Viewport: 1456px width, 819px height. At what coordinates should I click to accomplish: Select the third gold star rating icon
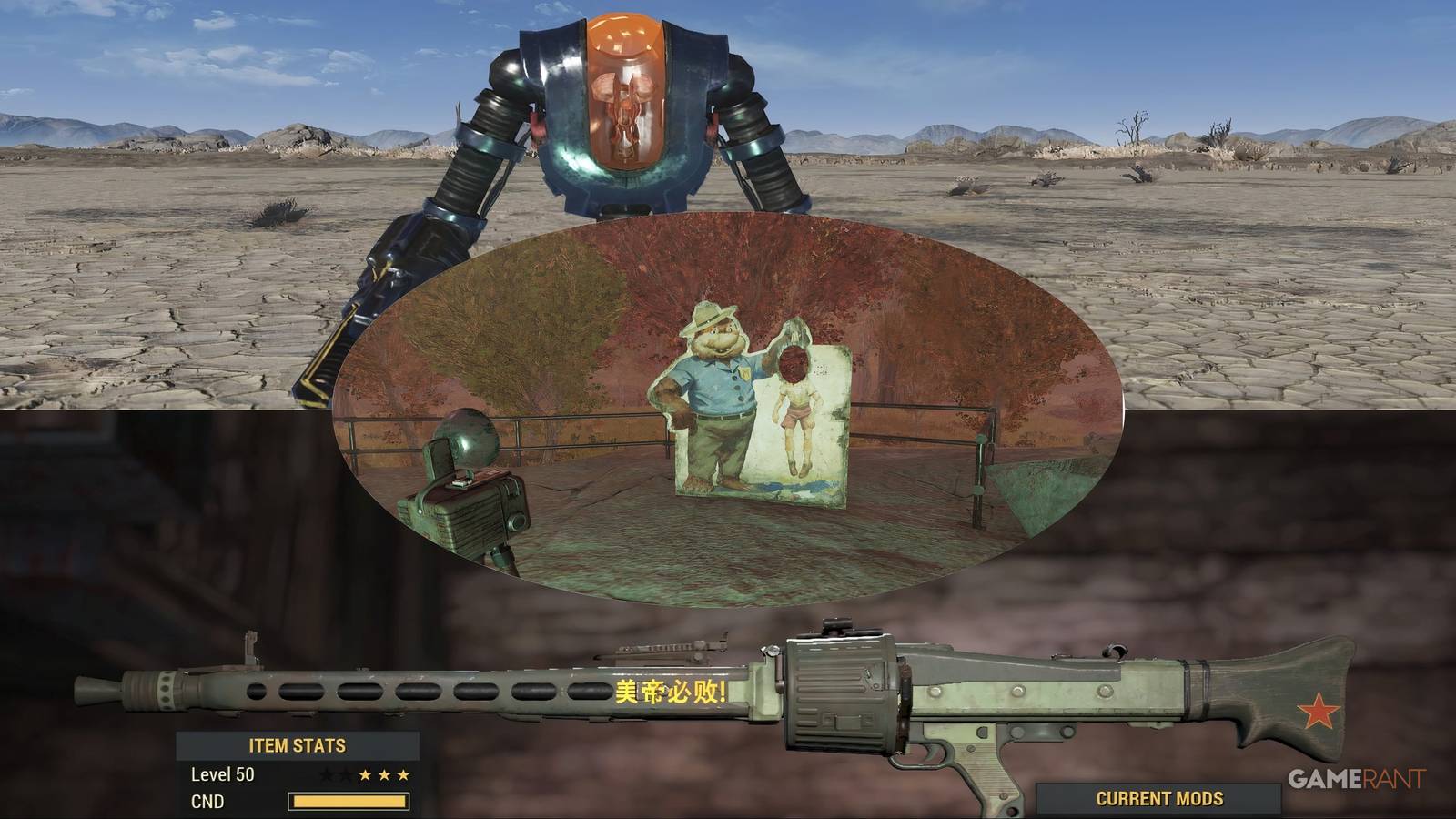coord(403,775)
